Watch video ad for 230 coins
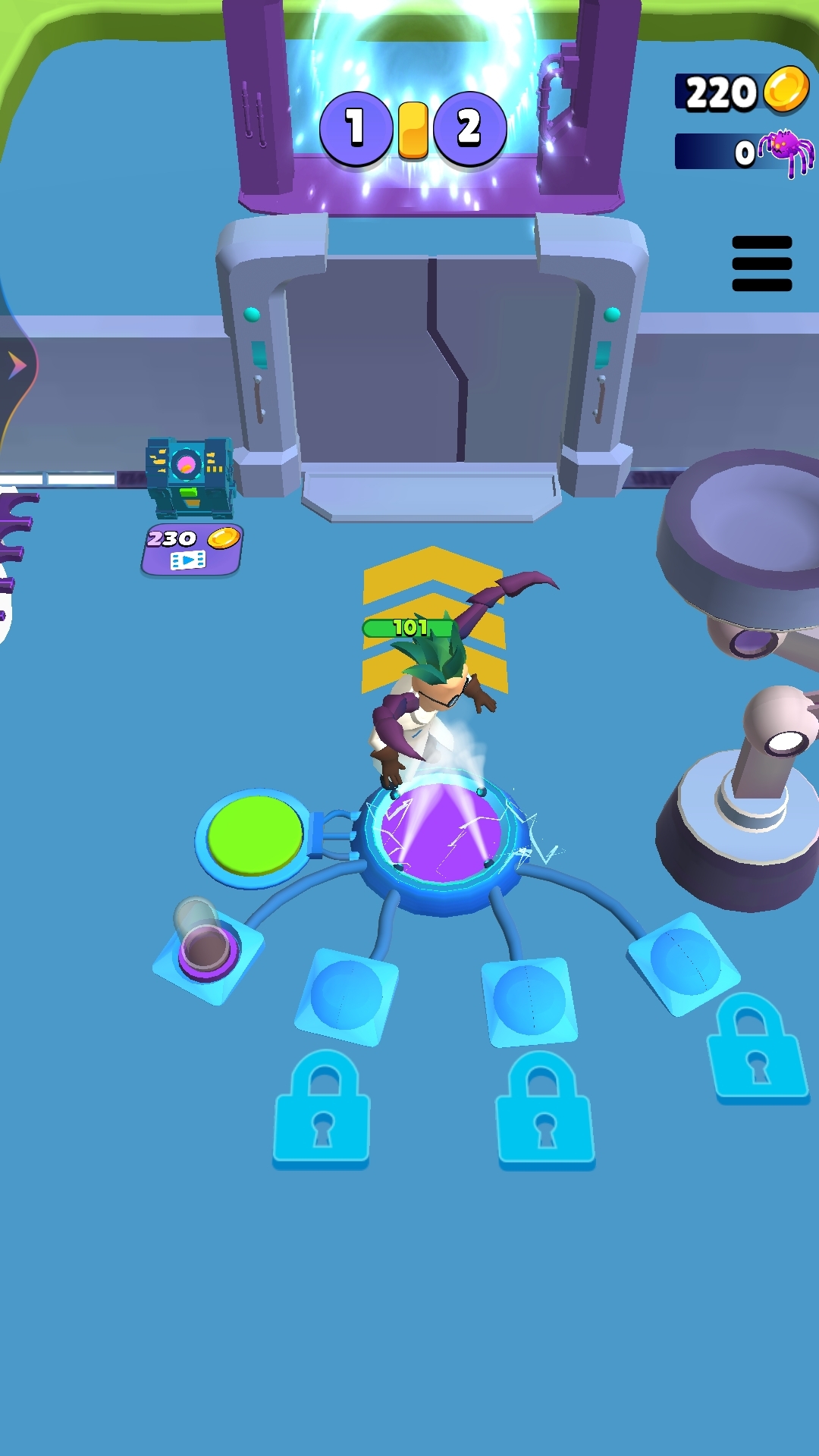Image resolution: width=819 pixels, height=1456 pixels. (191, 550)
